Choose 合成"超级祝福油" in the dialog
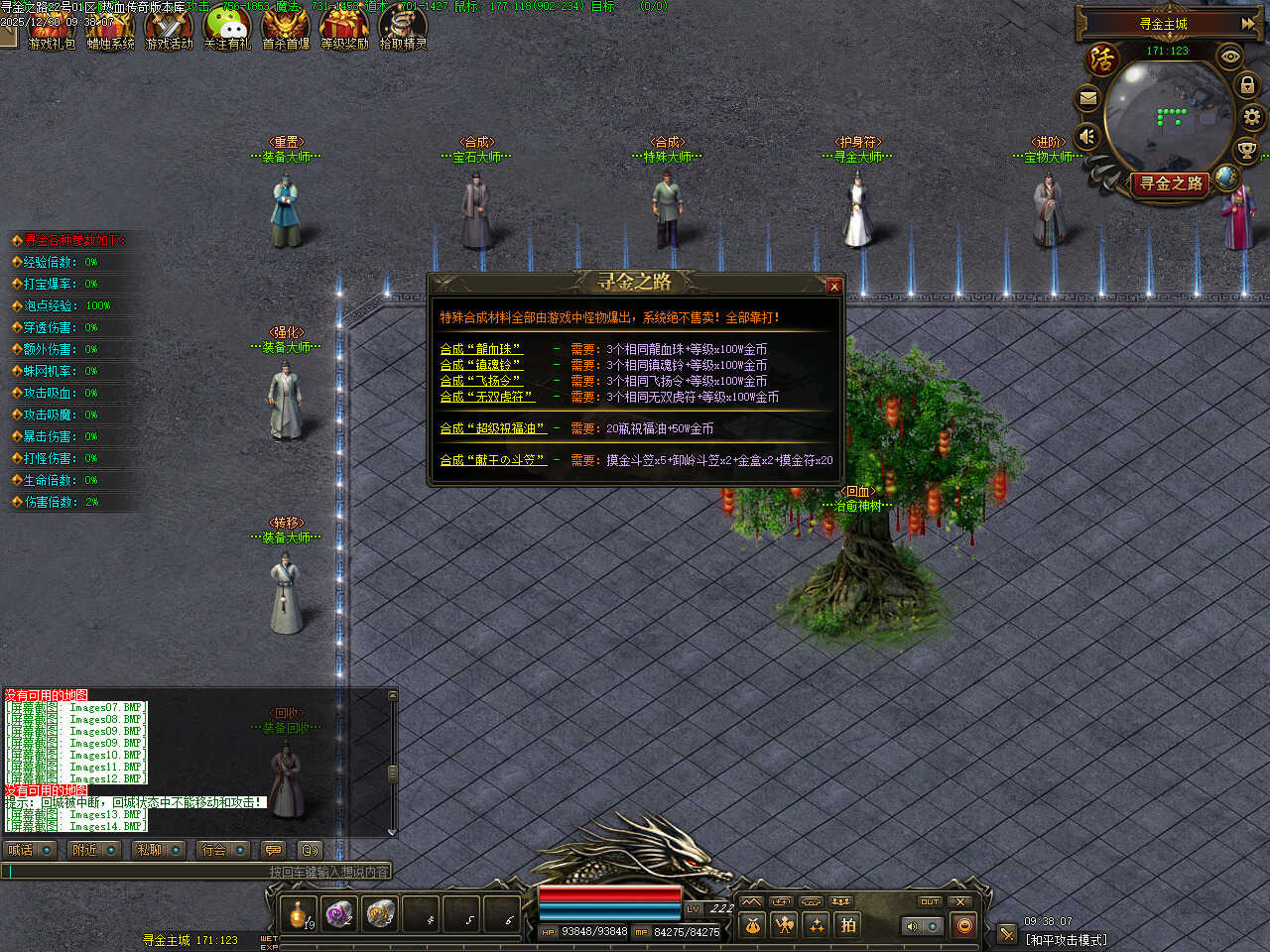 pos(493,428)
